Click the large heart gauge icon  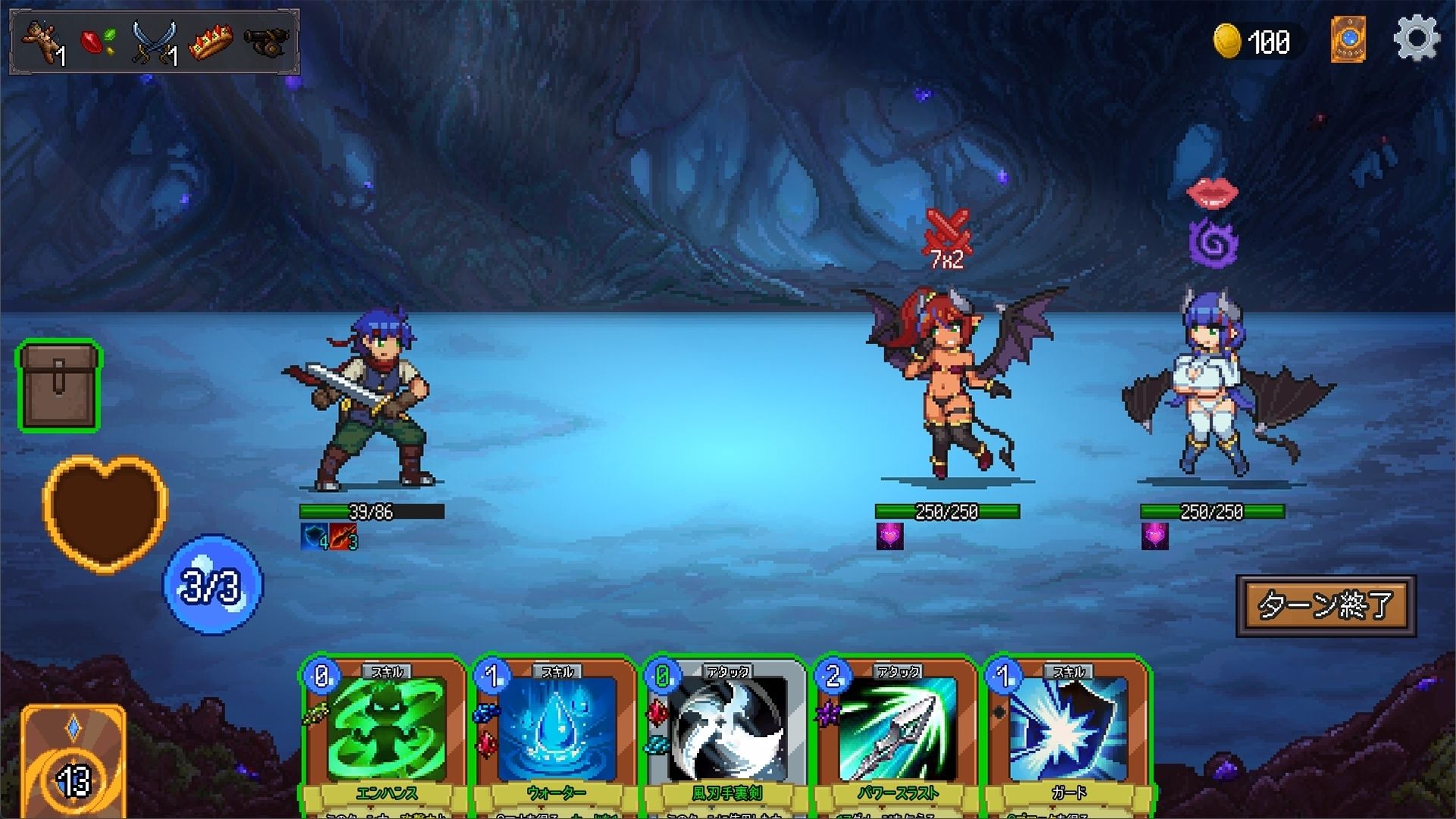105,512
